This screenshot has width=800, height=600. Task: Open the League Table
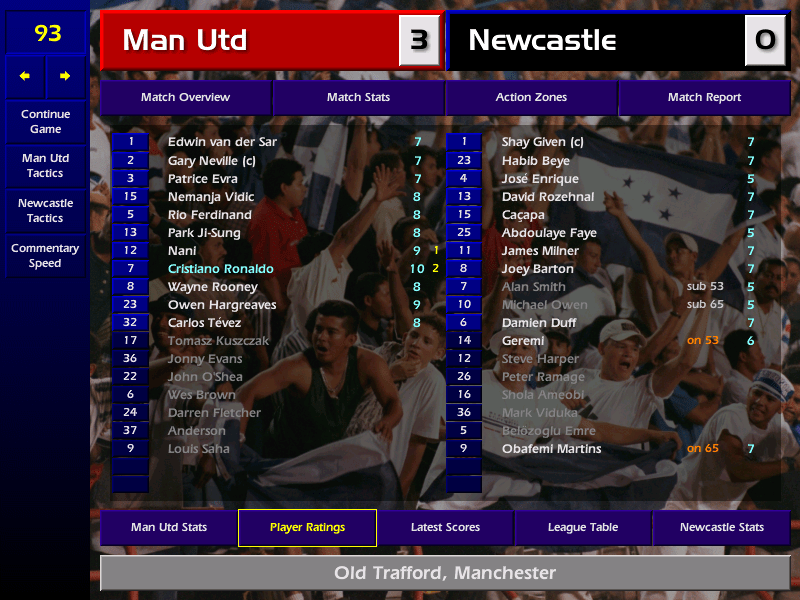click(x=583, y=528)
